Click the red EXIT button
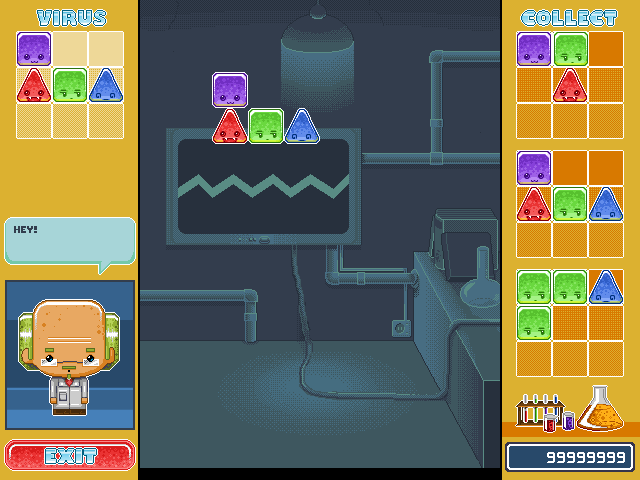The height and width of the screenshot is (480, 640). [70, 455]
